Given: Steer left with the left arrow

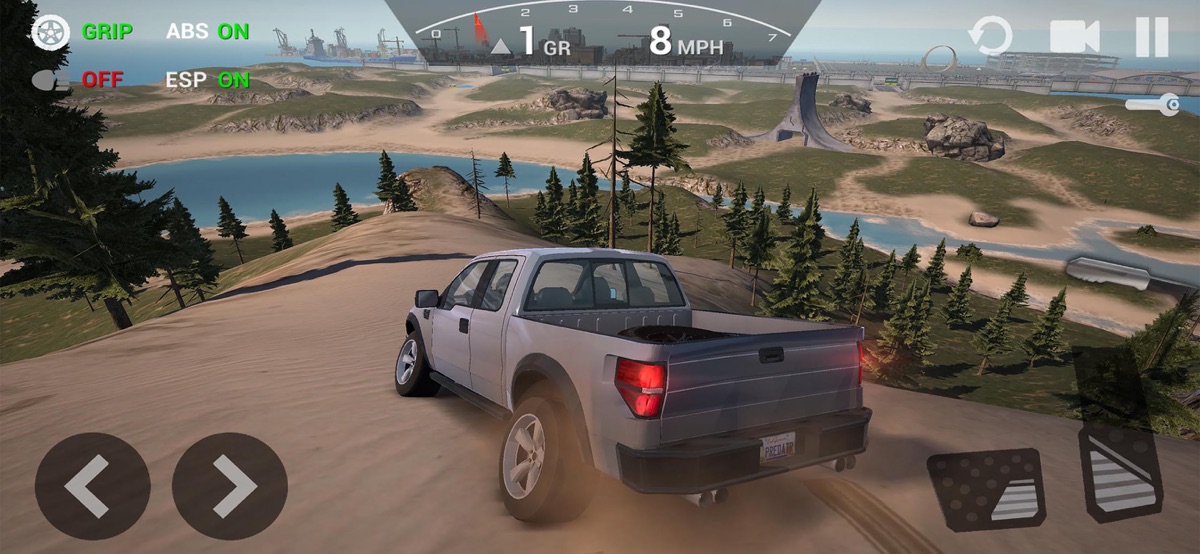Looking at the screenshot, I should point(92,486).
